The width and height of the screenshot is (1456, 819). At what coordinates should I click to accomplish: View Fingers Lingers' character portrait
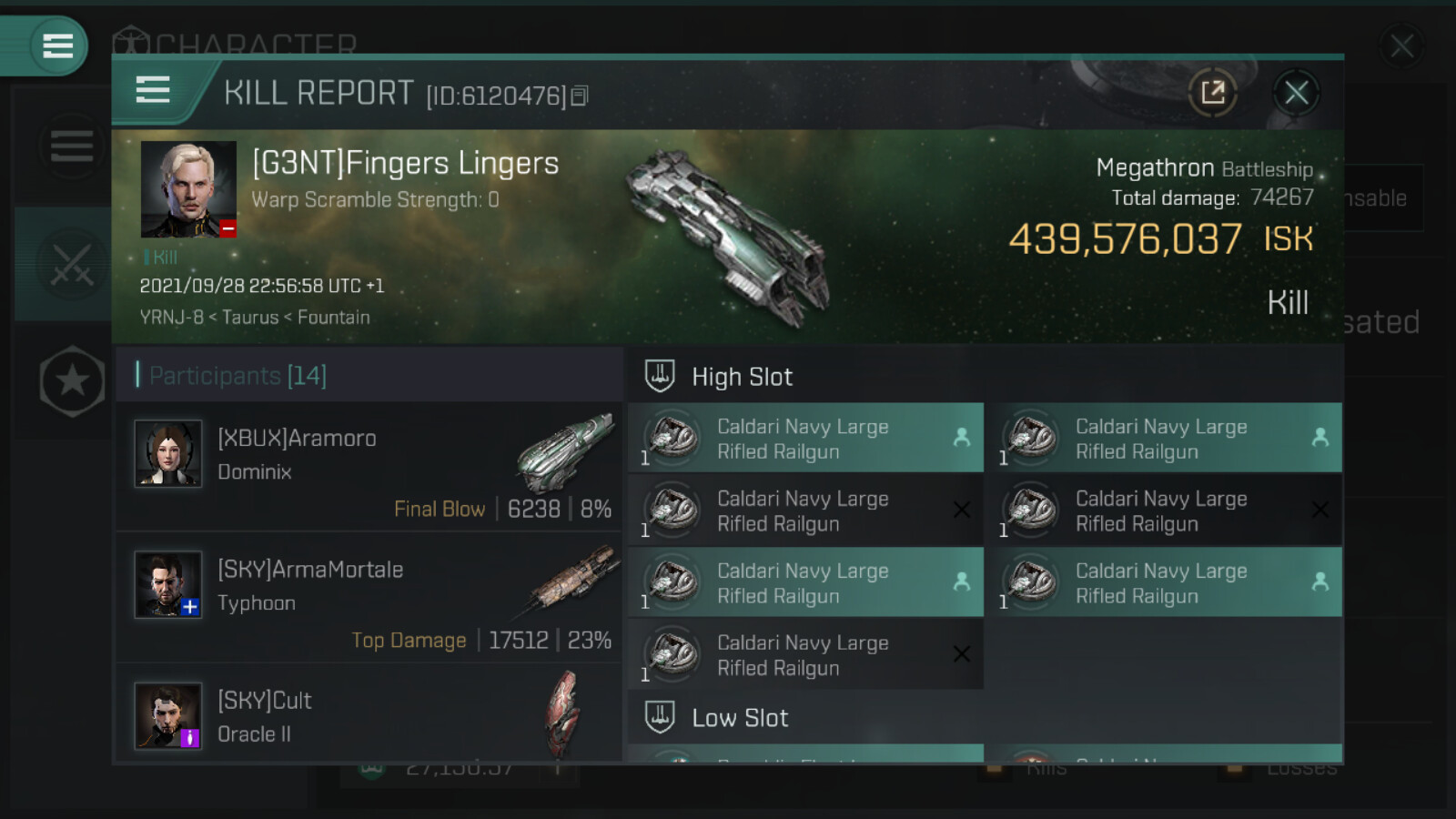pos(188,189)
